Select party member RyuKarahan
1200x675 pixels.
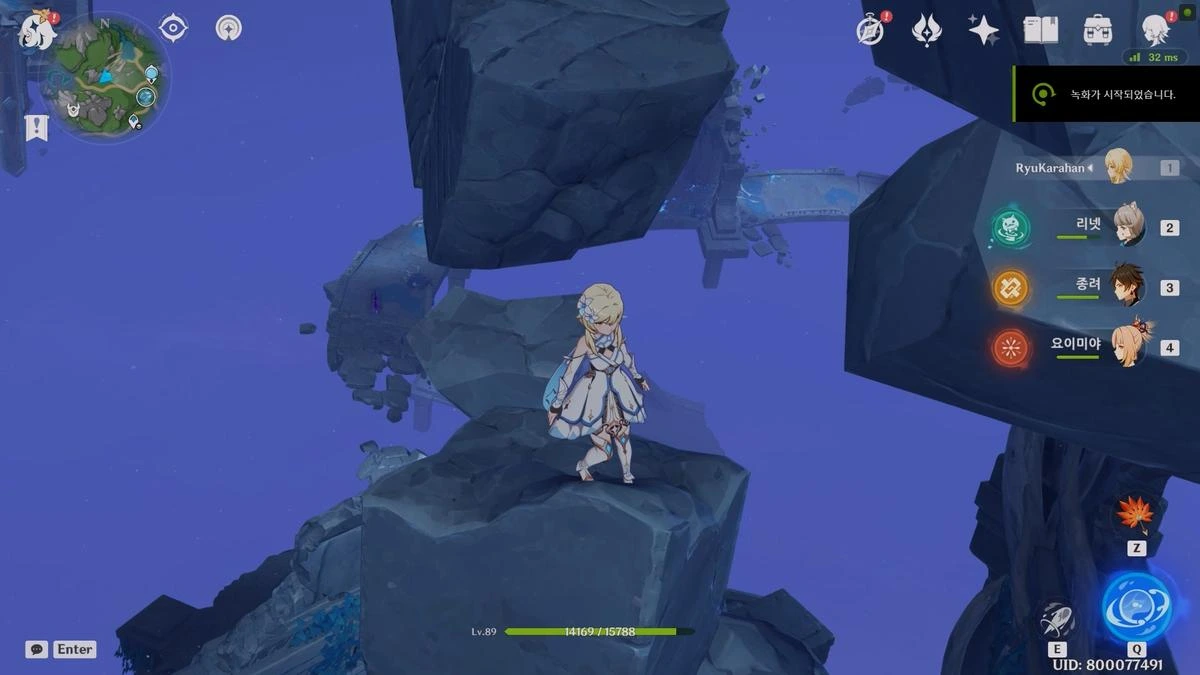pos(1117,167)
